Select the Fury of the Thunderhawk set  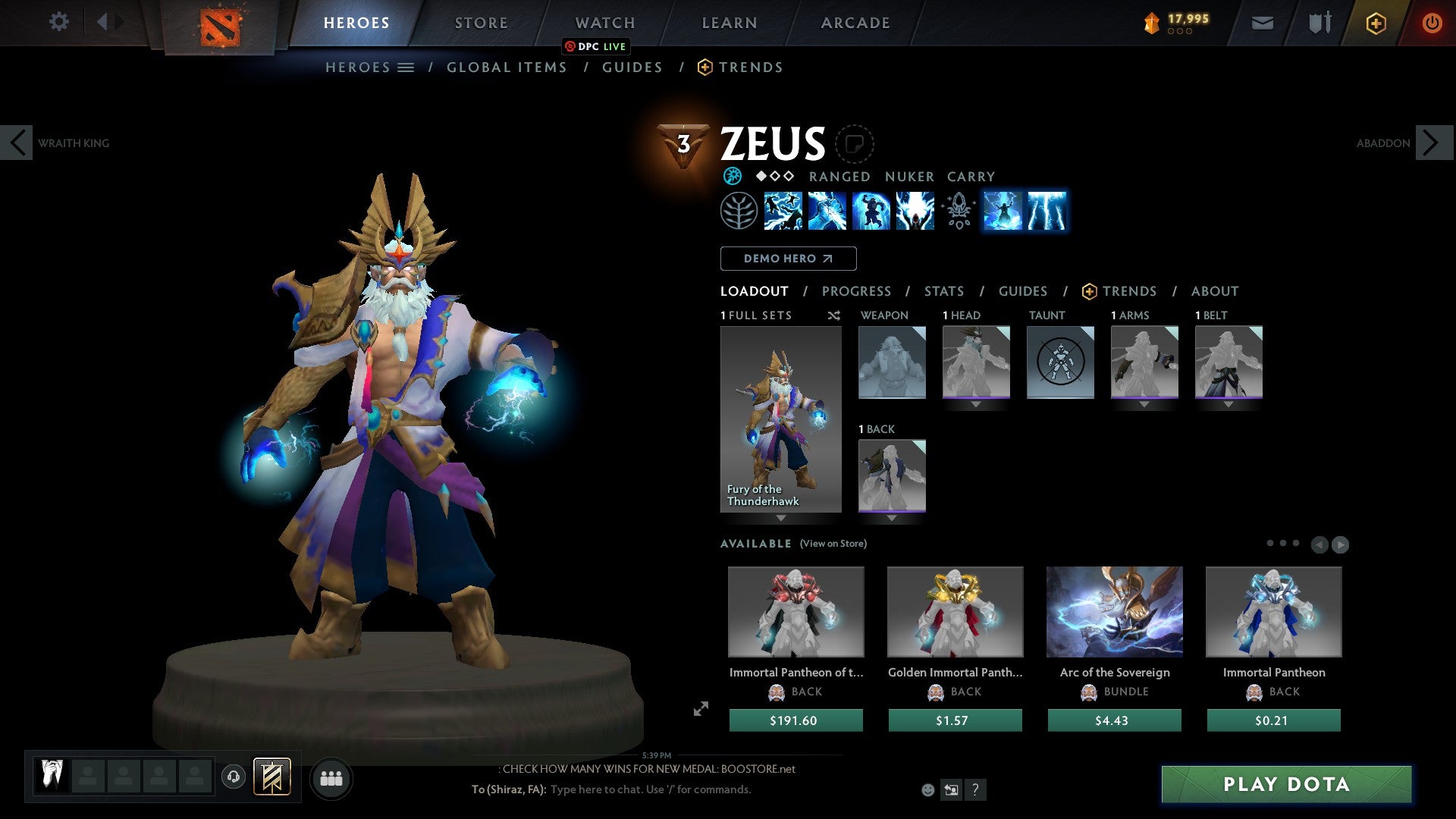pos(780,419)
